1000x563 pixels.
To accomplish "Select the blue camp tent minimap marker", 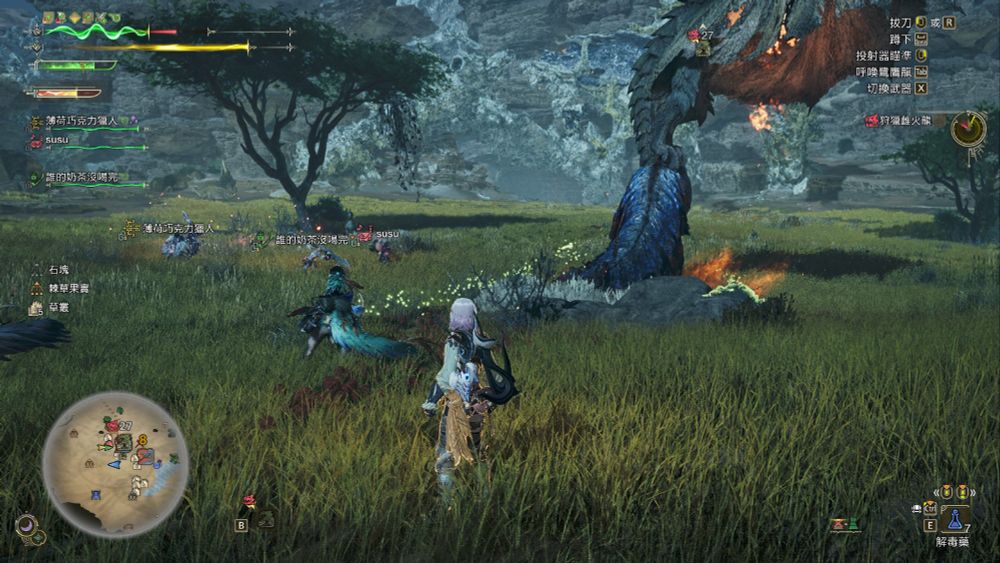I will [96, 495].
